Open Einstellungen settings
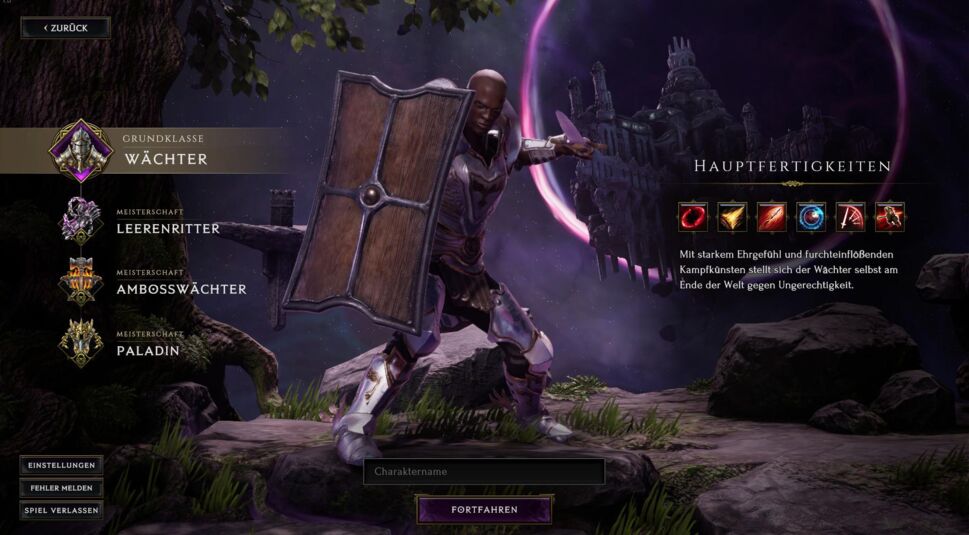This screenshot has width=969, height=535. click(61, 466)
